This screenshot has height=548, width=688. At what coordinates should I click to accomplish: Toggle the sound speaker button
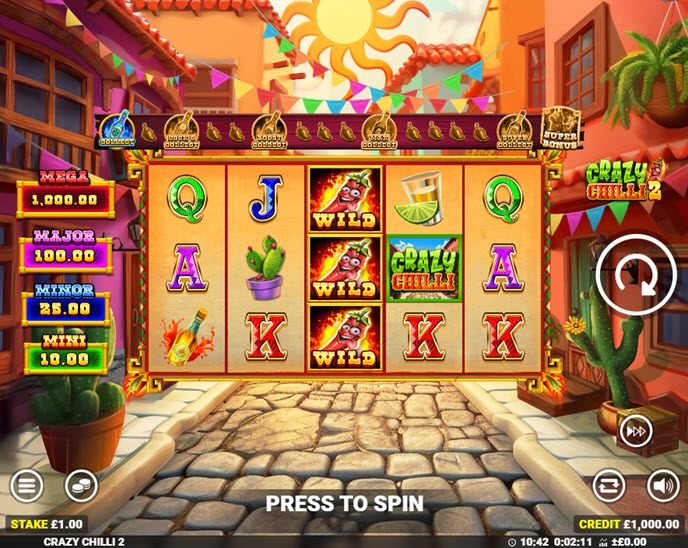coord(662,487)
